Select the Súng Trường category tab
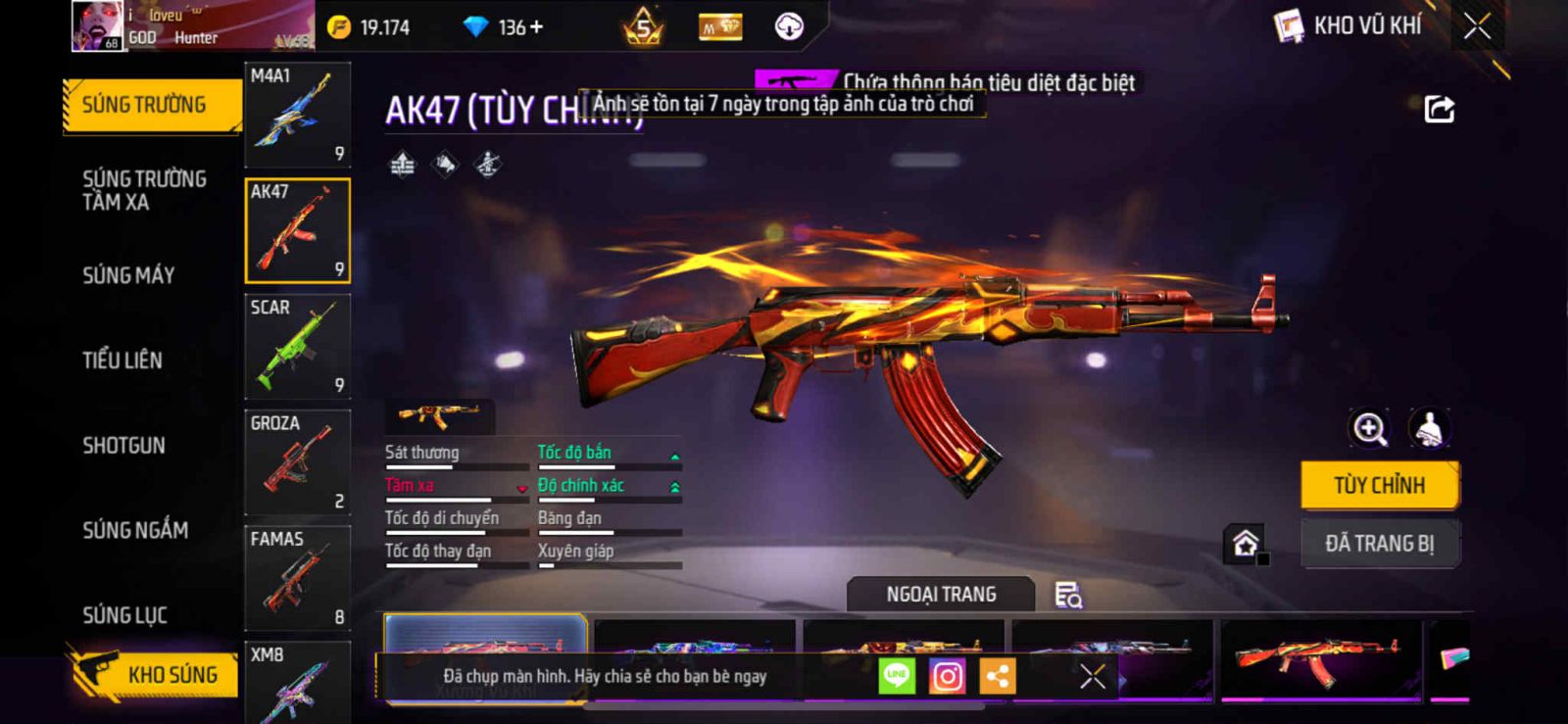The width and height of the screenshot is (1568, 724). click(x=145, y=105)
